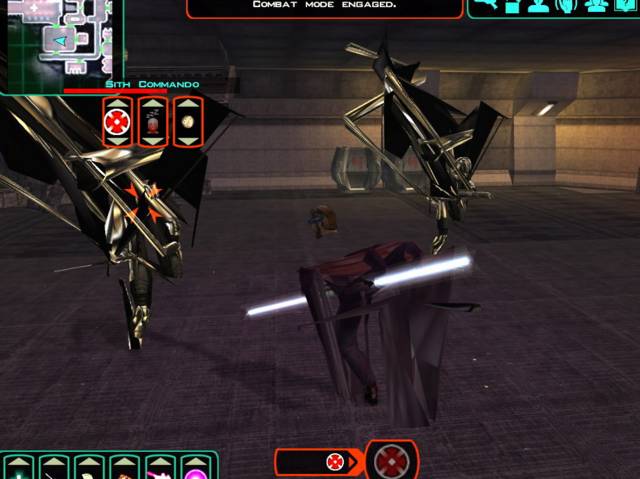Image resolution: width=640 pixels, height=479 pixels.
Task: Select the grenade action in the target panel
Action: [152, 122]
